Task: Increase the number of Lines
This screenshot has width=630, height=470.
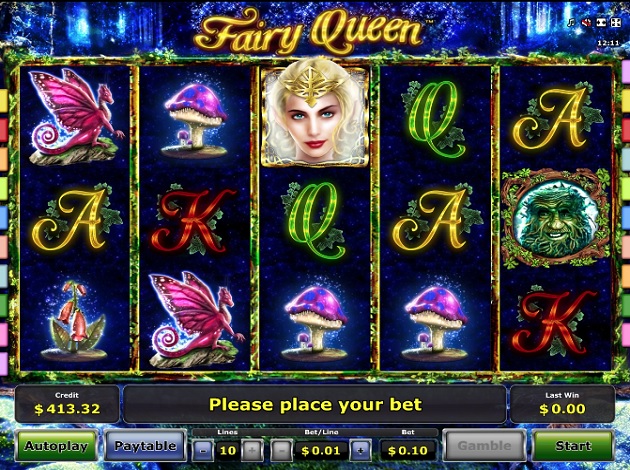Action: pos(251,450)
